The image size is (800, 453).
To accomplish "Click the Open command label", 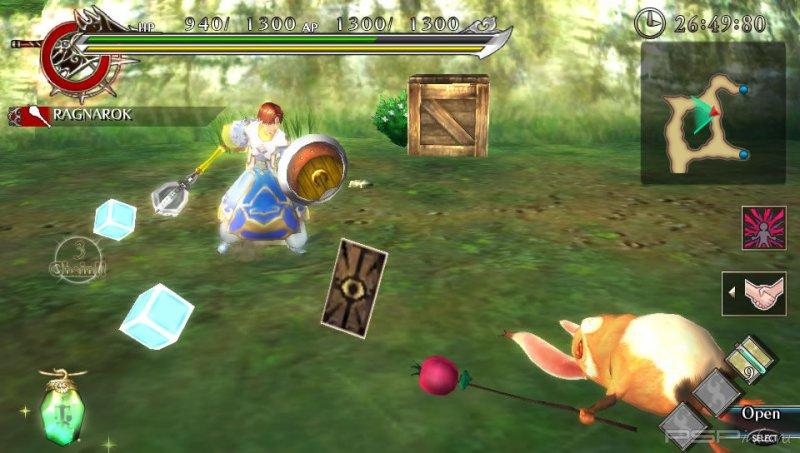I will [x=761, y=414].
